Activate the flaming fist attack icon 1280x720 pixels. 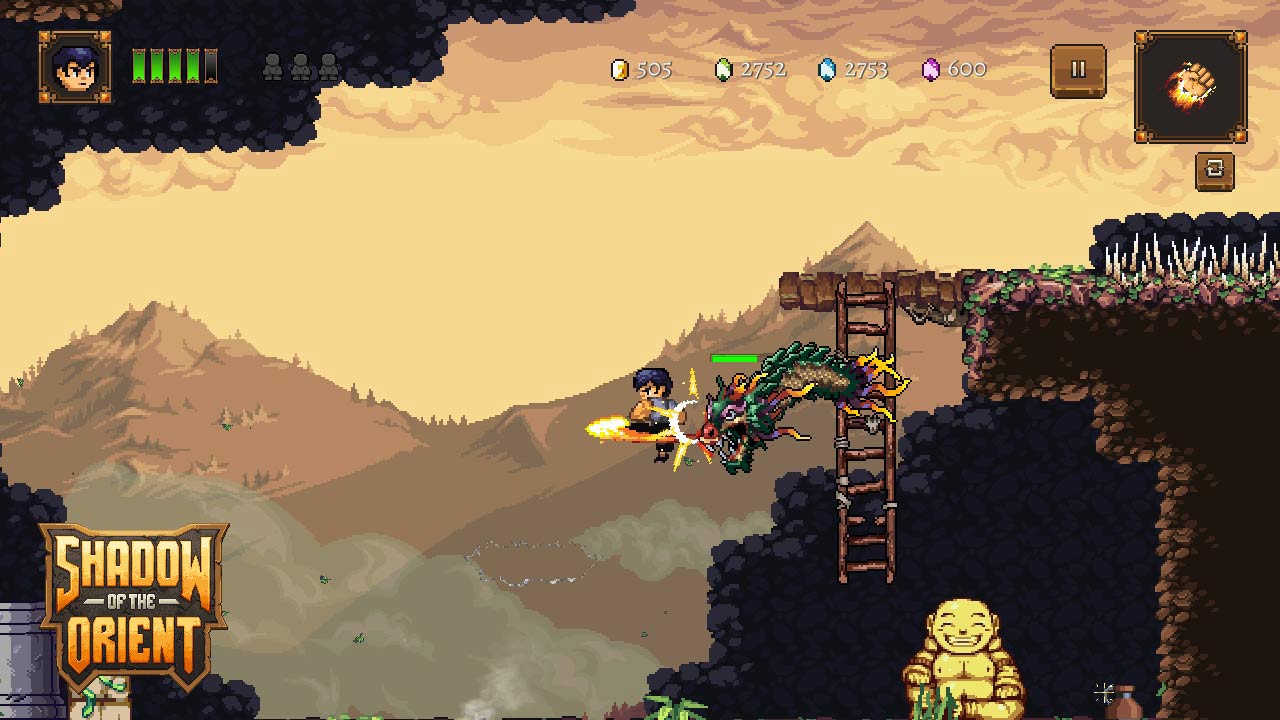tap(1190, 87)
